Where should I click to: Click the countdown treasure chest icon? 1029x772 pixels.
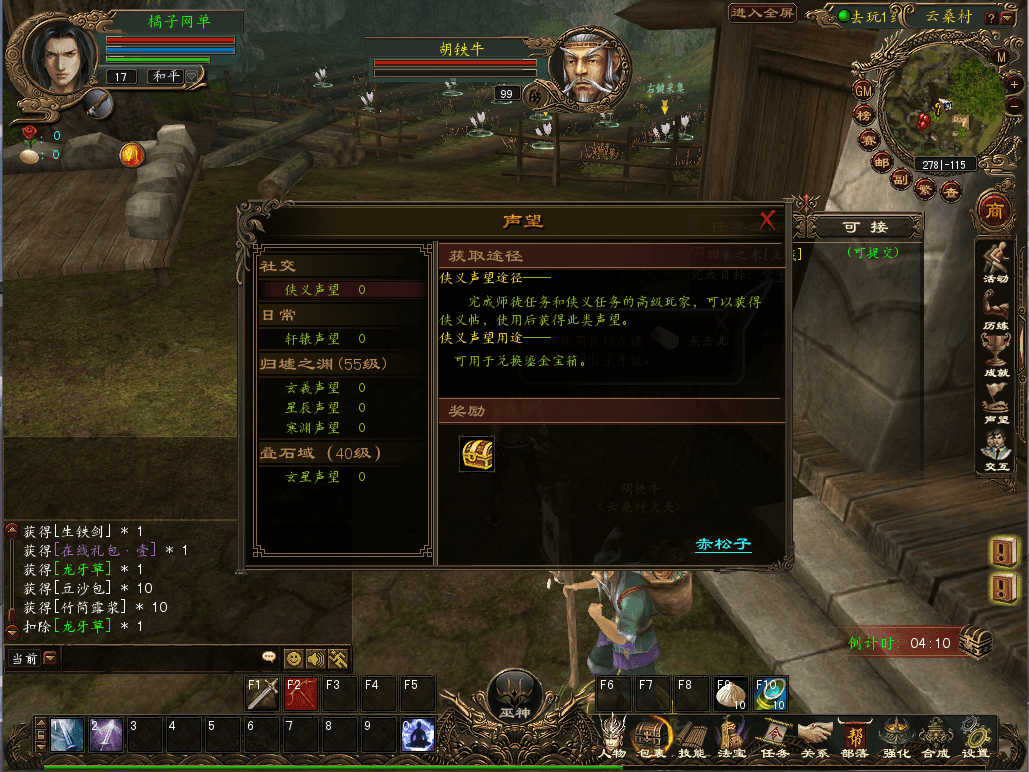click(x=975, y=642)
